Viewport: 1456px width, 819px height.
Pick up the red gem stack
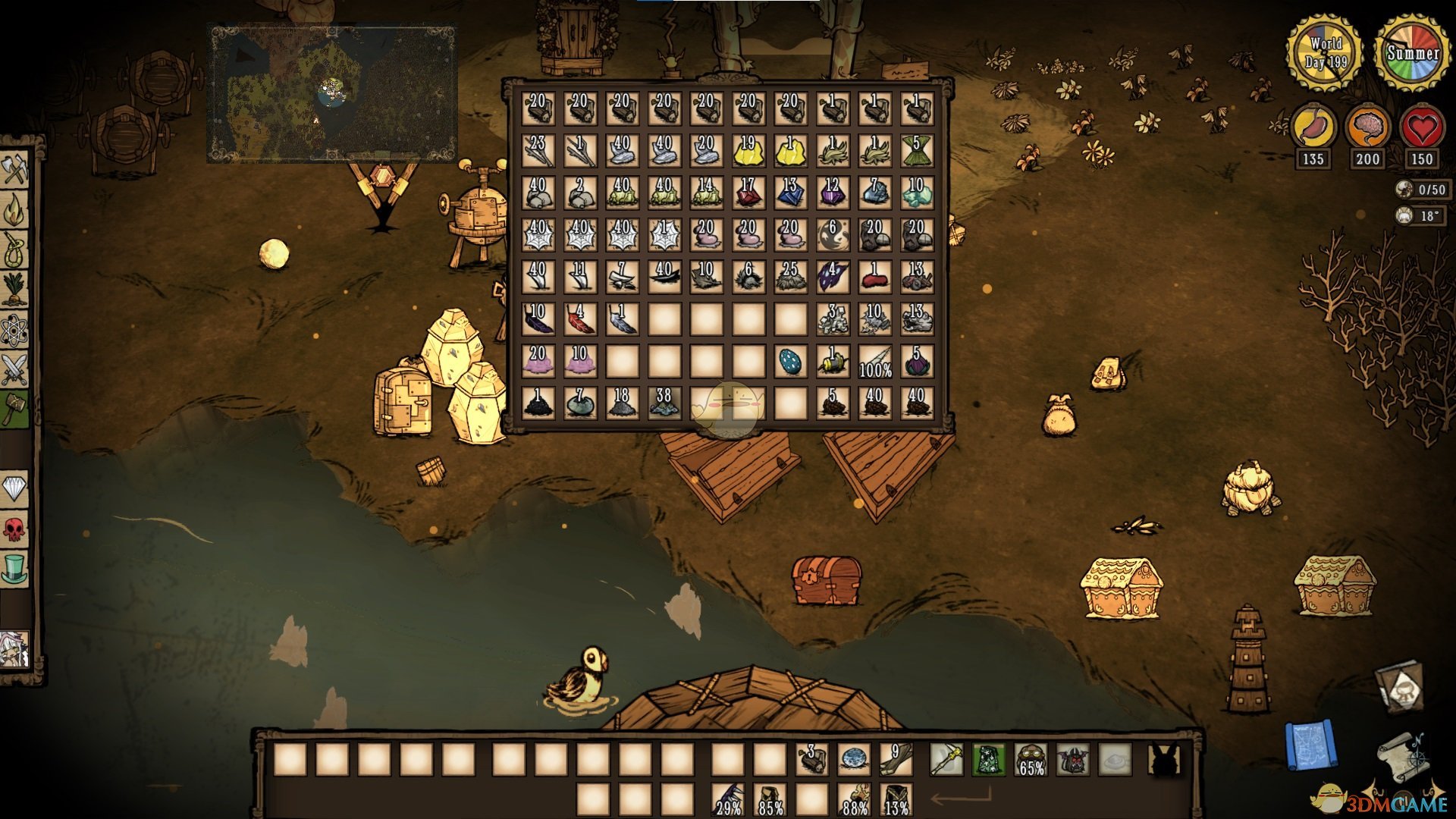pos(748,193)
